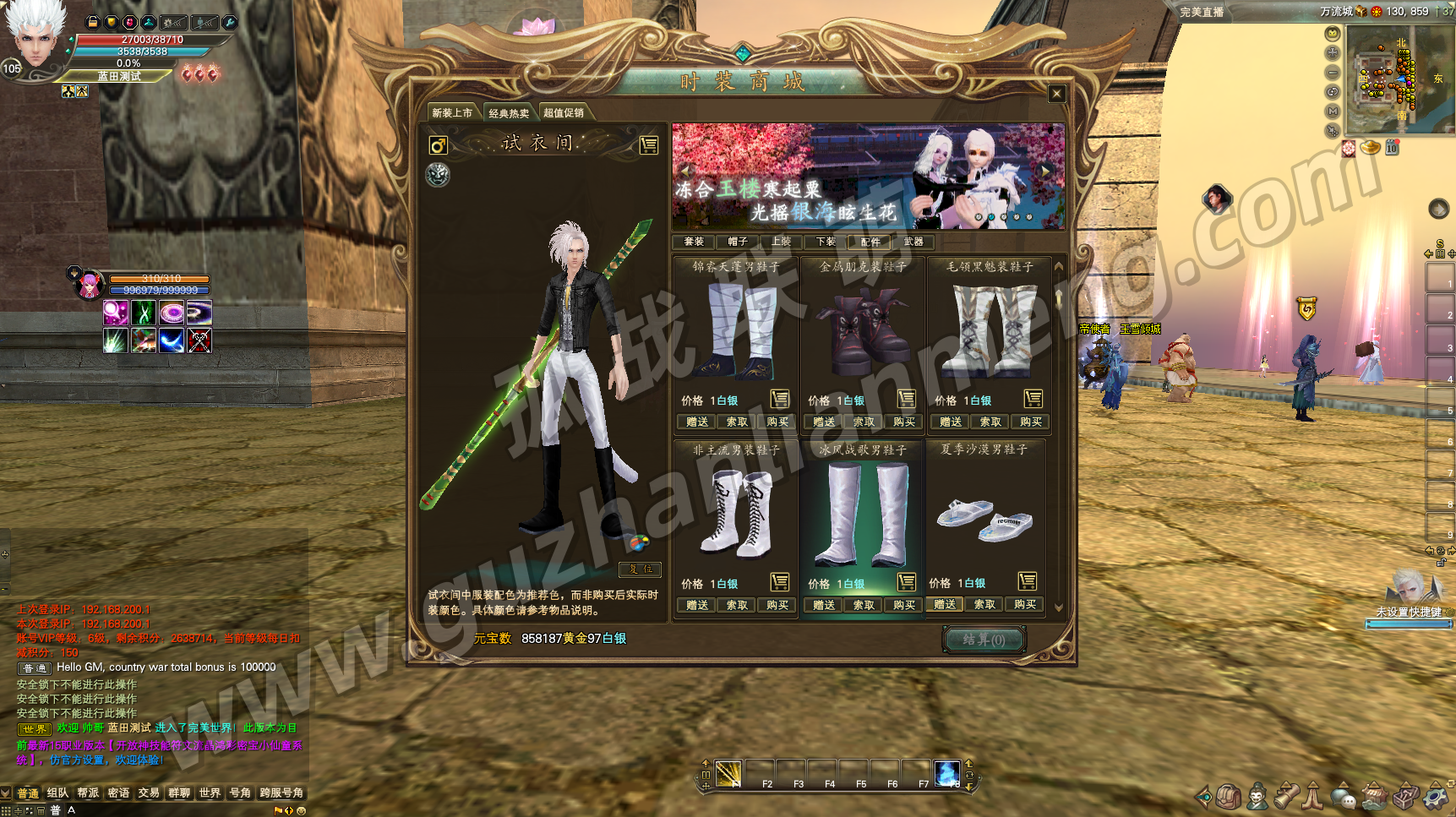Click 索取 for 毛领黑魅装鞋子
This screenshot has height=817, width=1456.
[x=990, y=422]
